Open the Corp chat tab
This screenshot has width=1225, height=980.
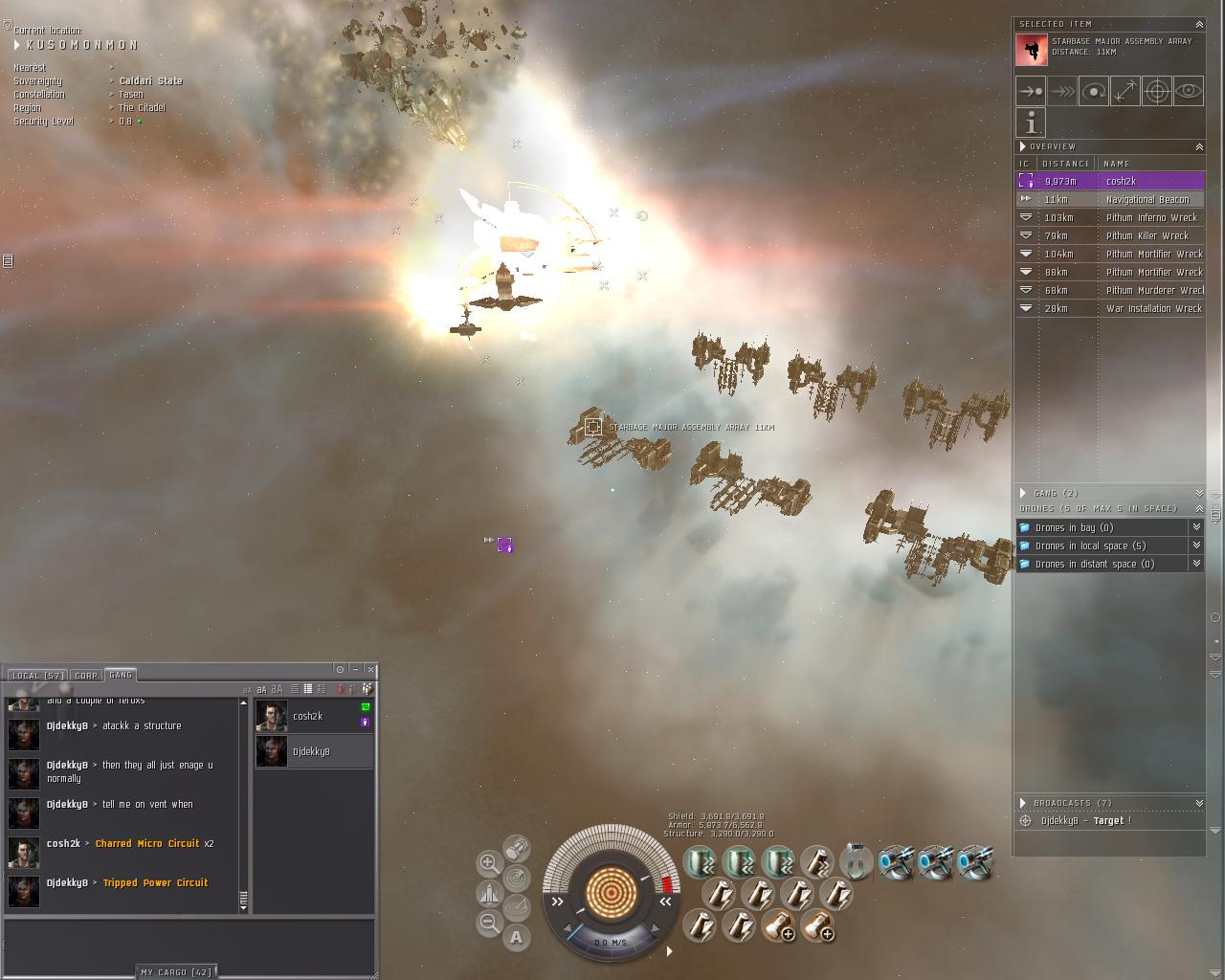click(x=86, y=676)
